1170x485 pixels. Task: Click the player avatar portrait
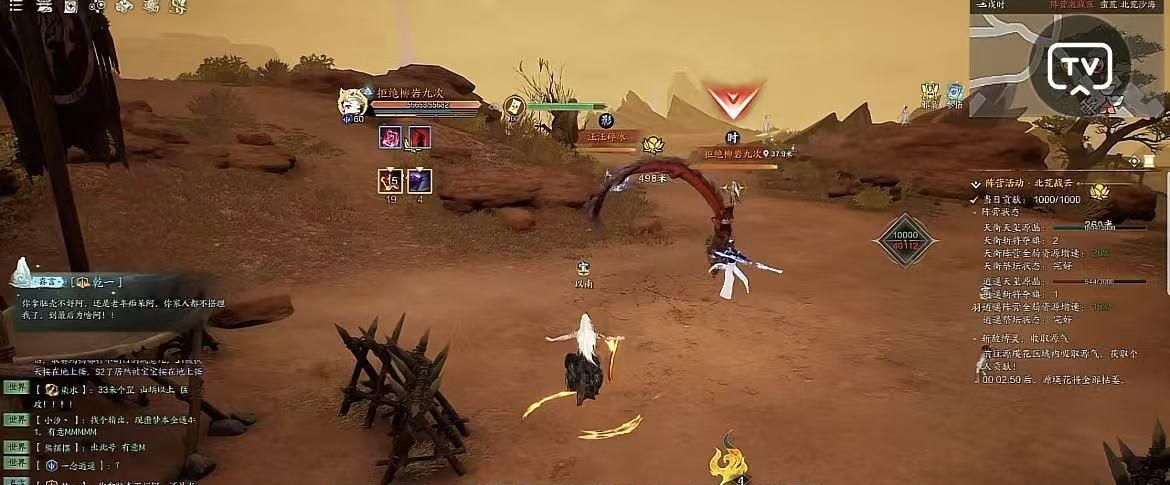point(352,101)
